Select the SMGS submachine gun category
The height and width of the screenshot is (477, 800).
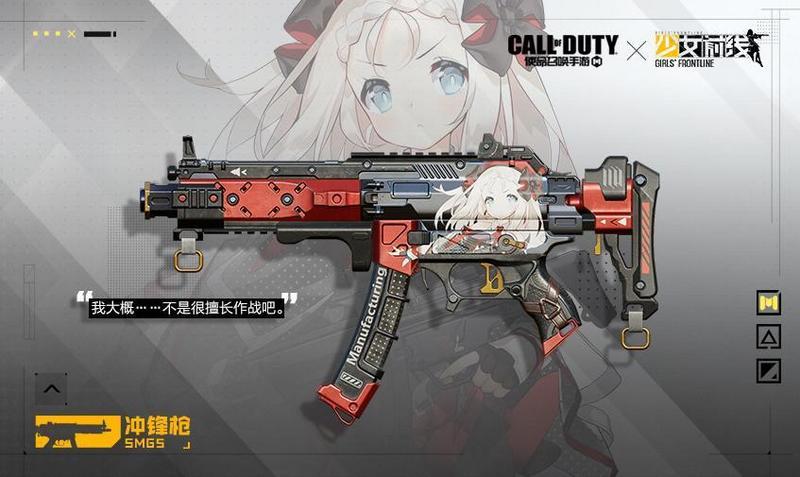(112, 431)
